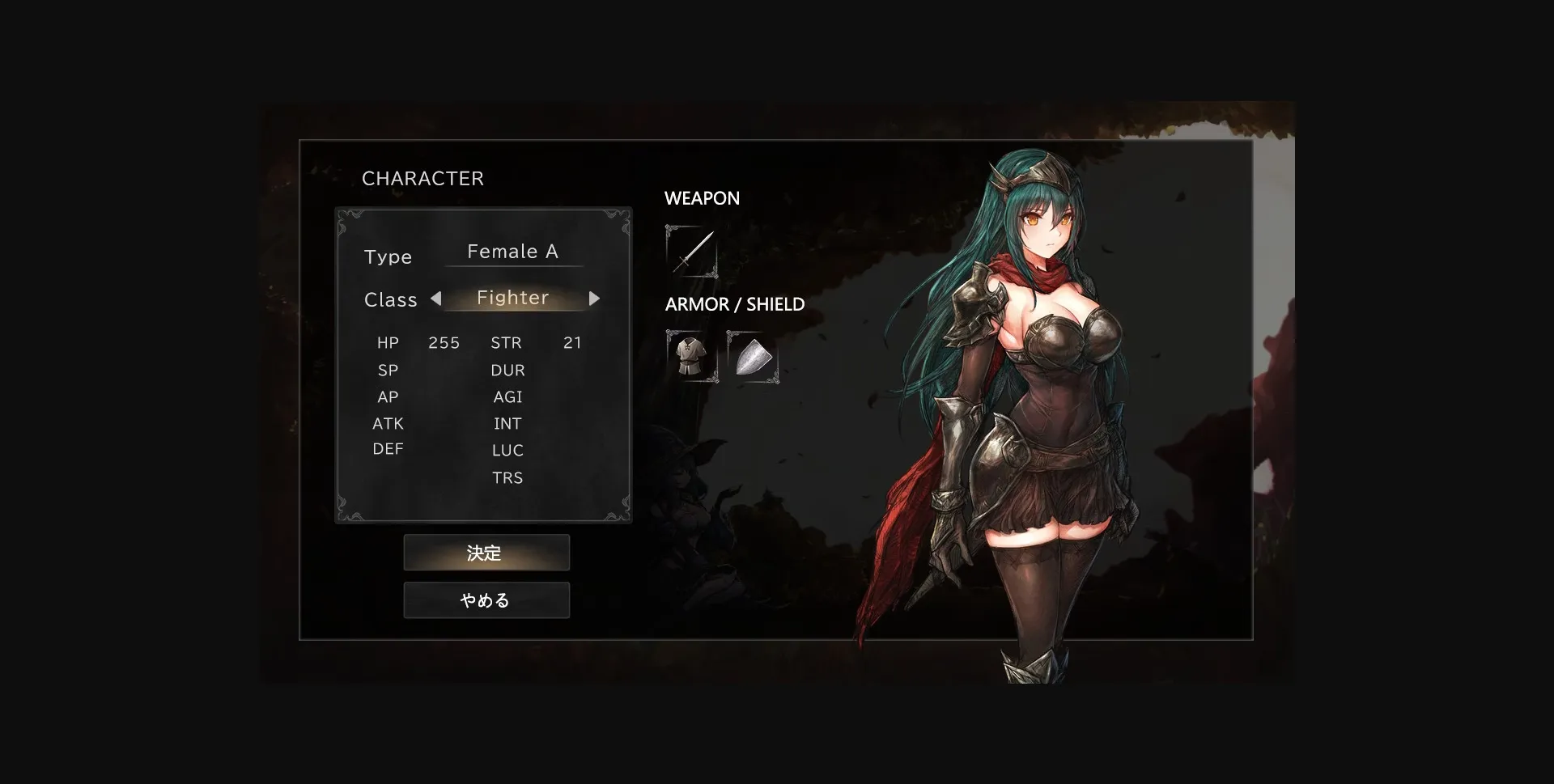This screenshot has width=1554, height=784.
Task: Choose the shield icon under ARMOR / SHIELD
Action: (755, 358)
